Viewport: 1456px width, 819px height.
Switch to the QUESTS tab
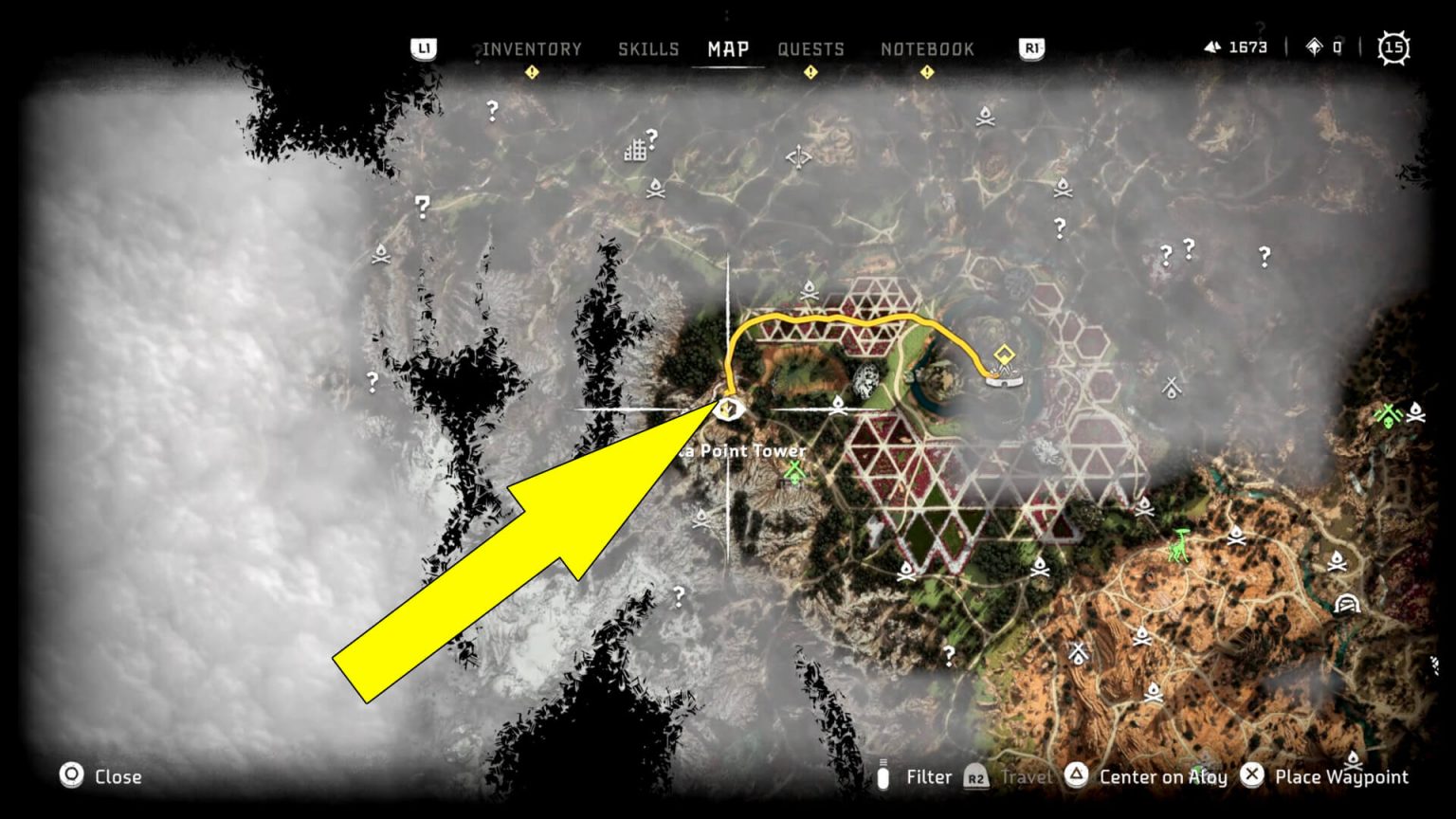[811, 48]
